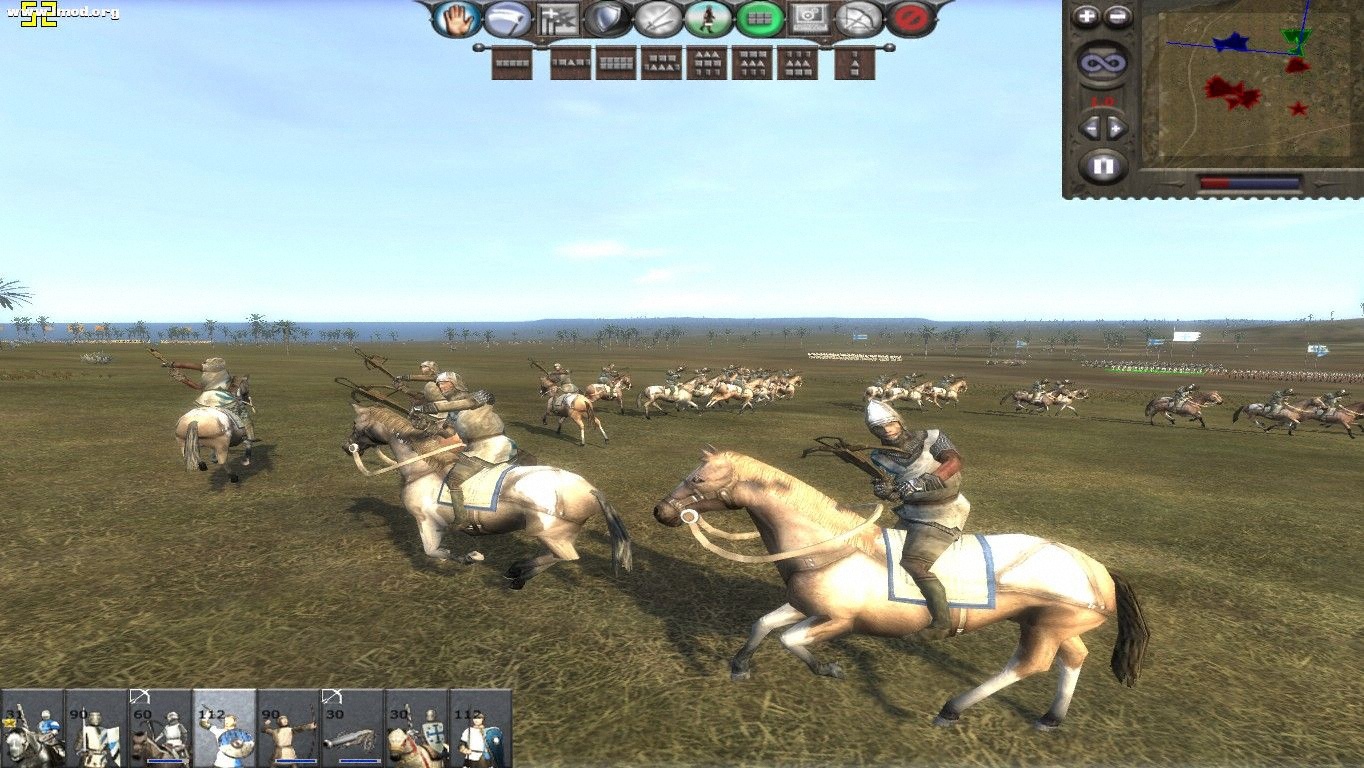The height and width of the screenshot is (768, 1364).
Task: Click the red prohibition icon on toolbar
Action: [910, 17]
